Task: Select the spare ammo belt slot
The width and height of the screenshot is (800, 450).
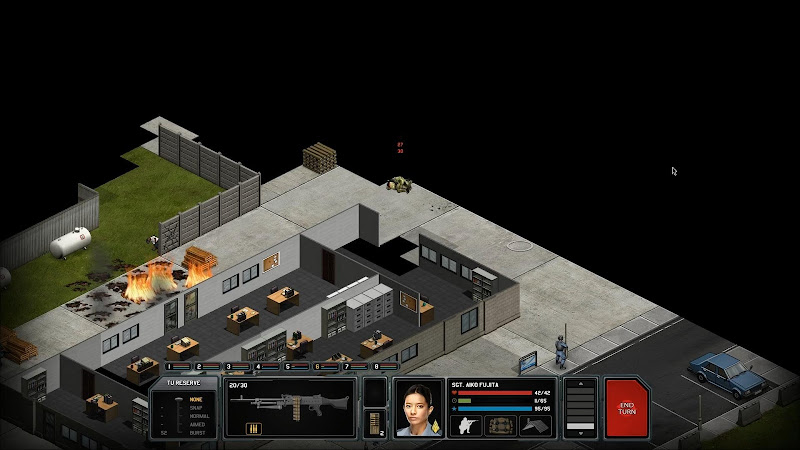Action: (374, 422)
